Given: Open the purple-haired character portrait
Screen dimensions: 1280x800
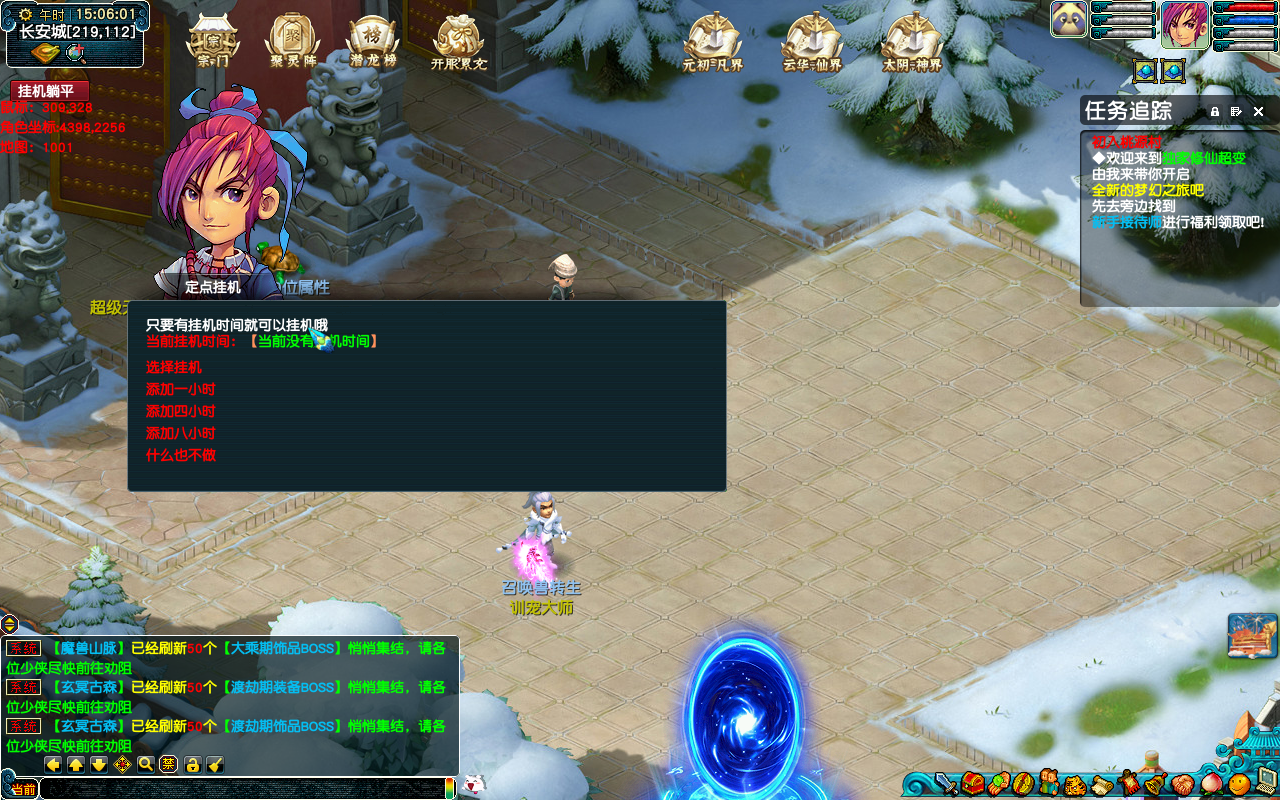Looking at the screenshot, I should (1185, 25).
